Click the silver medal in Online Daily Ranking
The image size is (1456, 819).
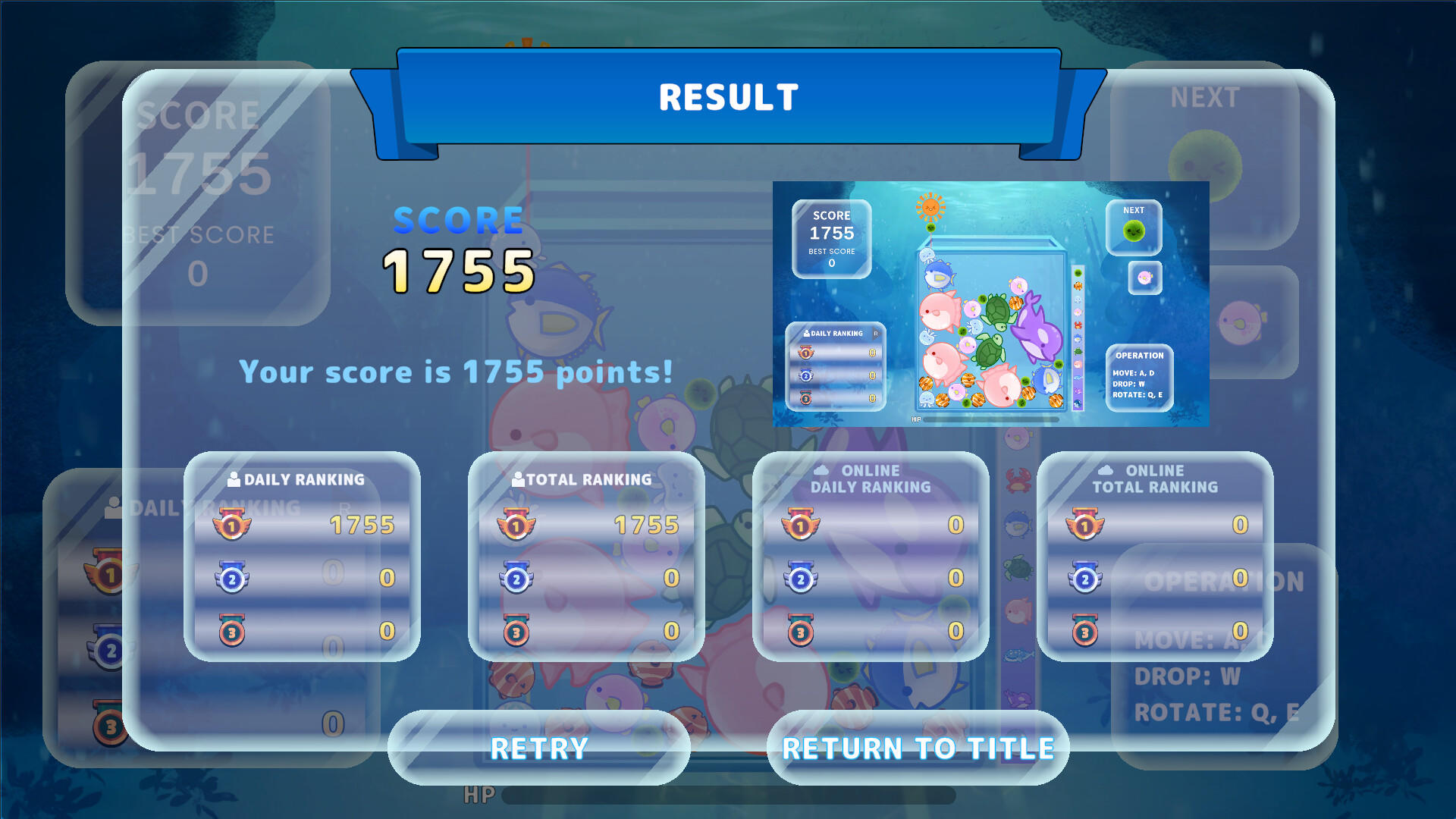tap(799, 577)
